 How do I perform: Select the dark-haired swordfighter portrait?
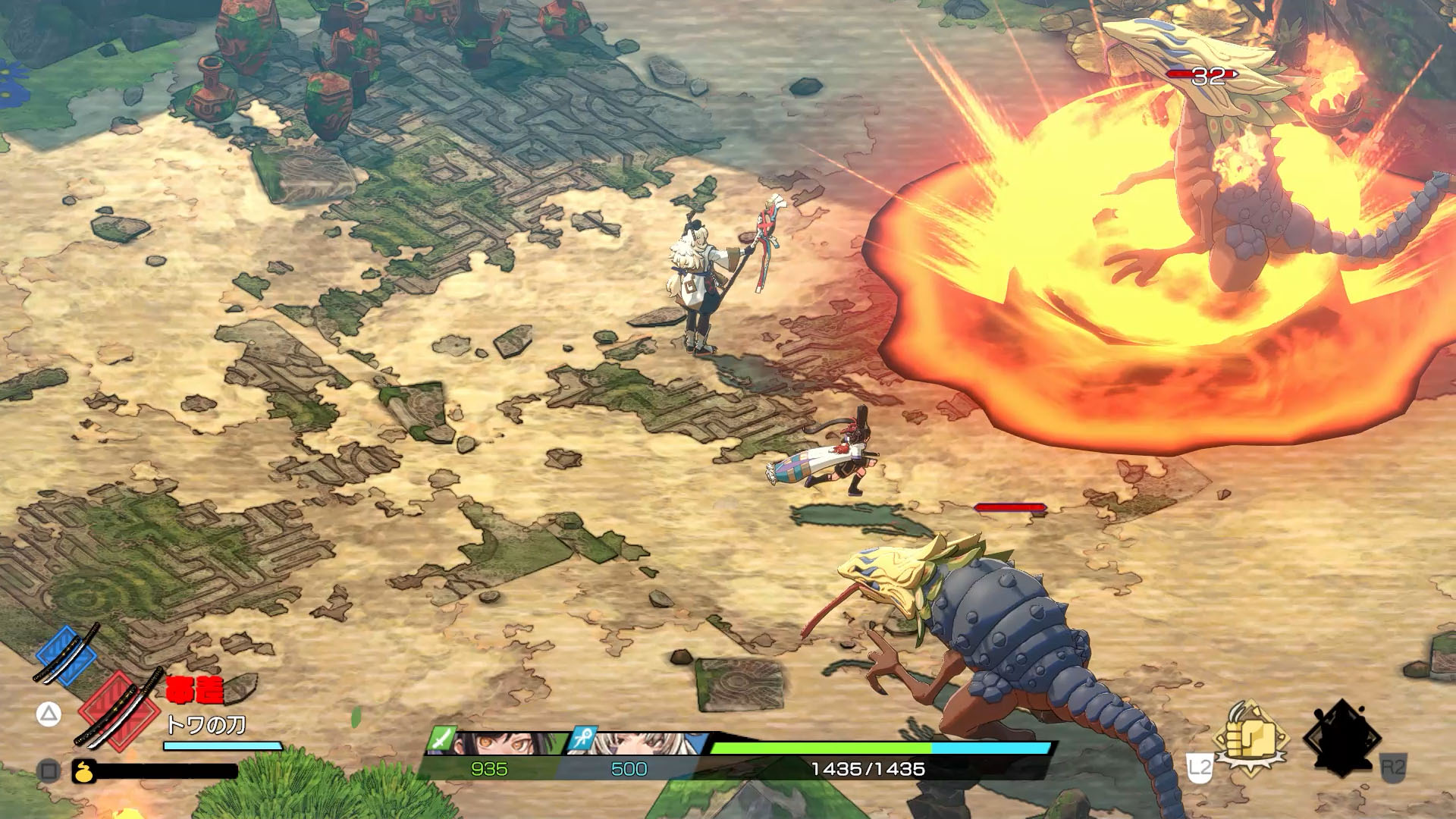click(489, 743)
